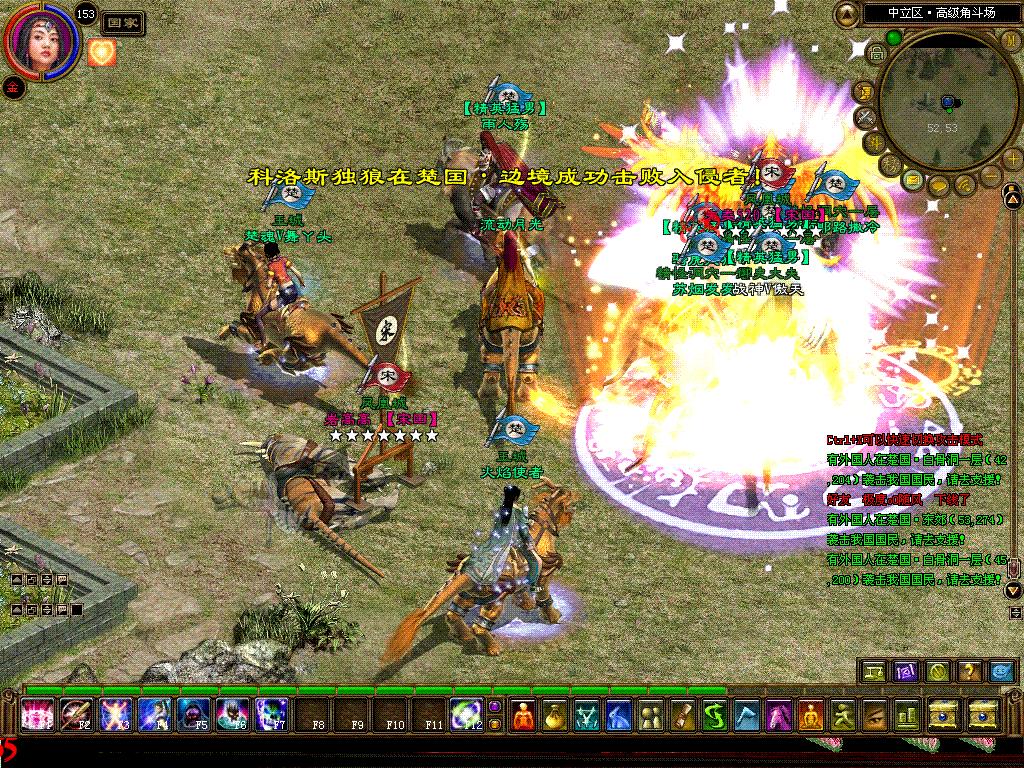Trigger the F7 skull skill slot
Image resolution: width=1024 pixels, height=768 pixels.
(x=272, y=714)
